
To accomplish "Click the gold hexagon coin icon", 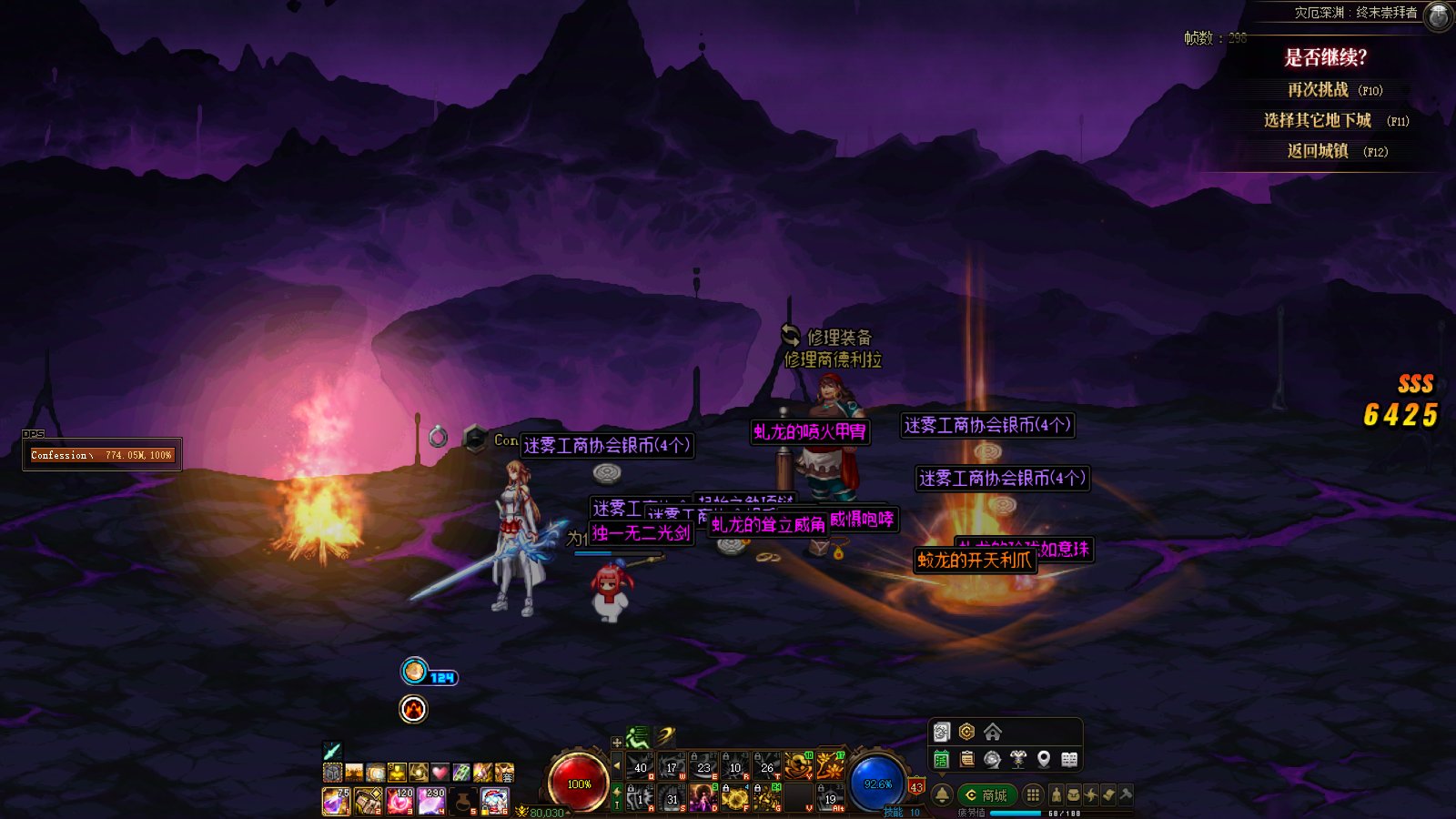I will point(966,732).
